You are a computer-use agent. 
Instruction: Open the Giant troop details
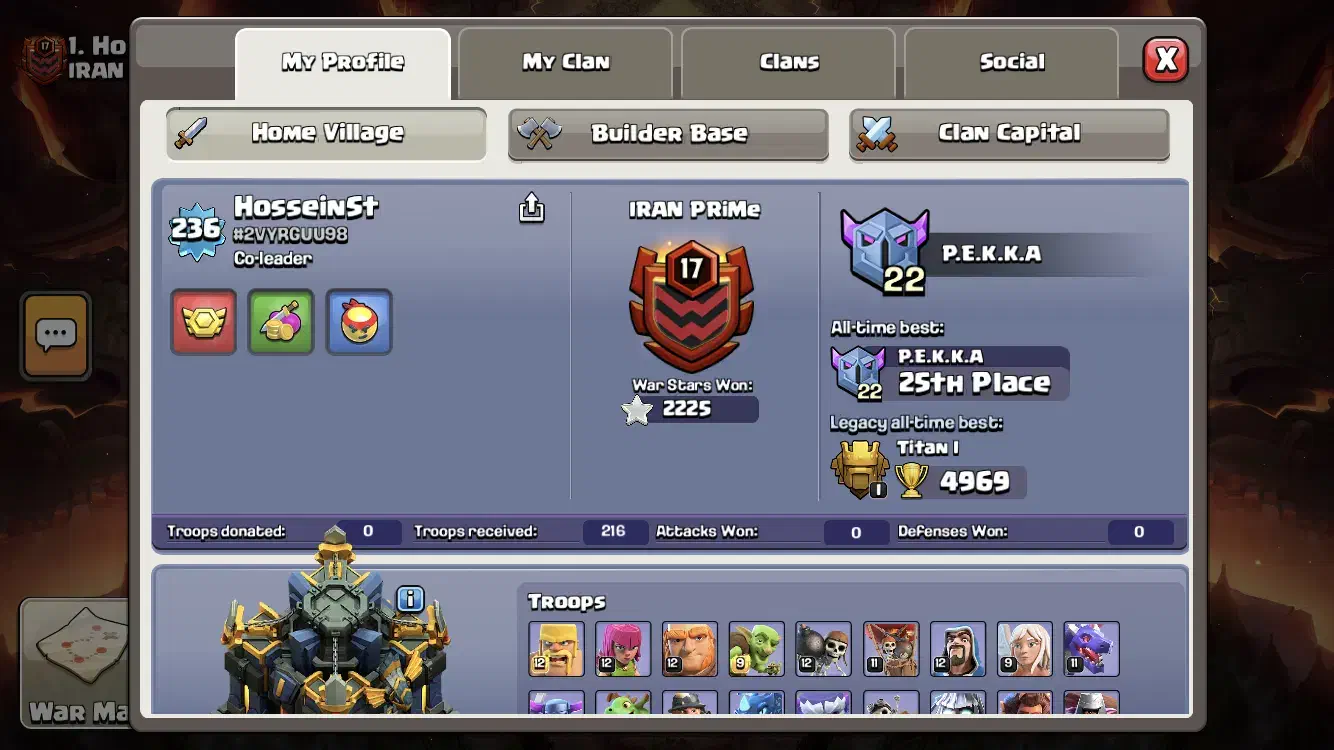[x=690, y=649]
